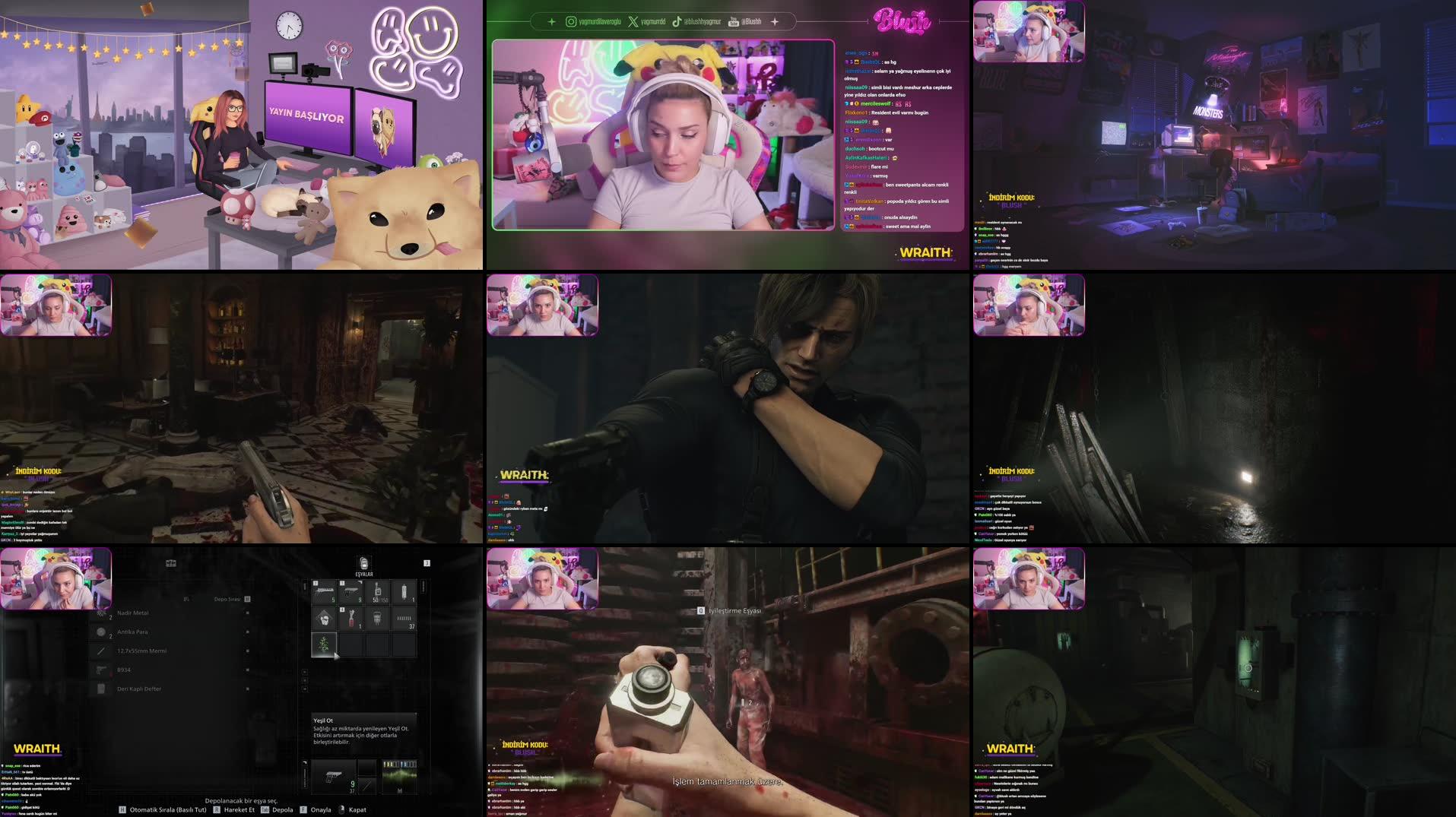Viewport: 1456px width, 817px height.
Task: Open the Depo Sırası sorting option
Action: pyautogui.click(x=227, y=599)
